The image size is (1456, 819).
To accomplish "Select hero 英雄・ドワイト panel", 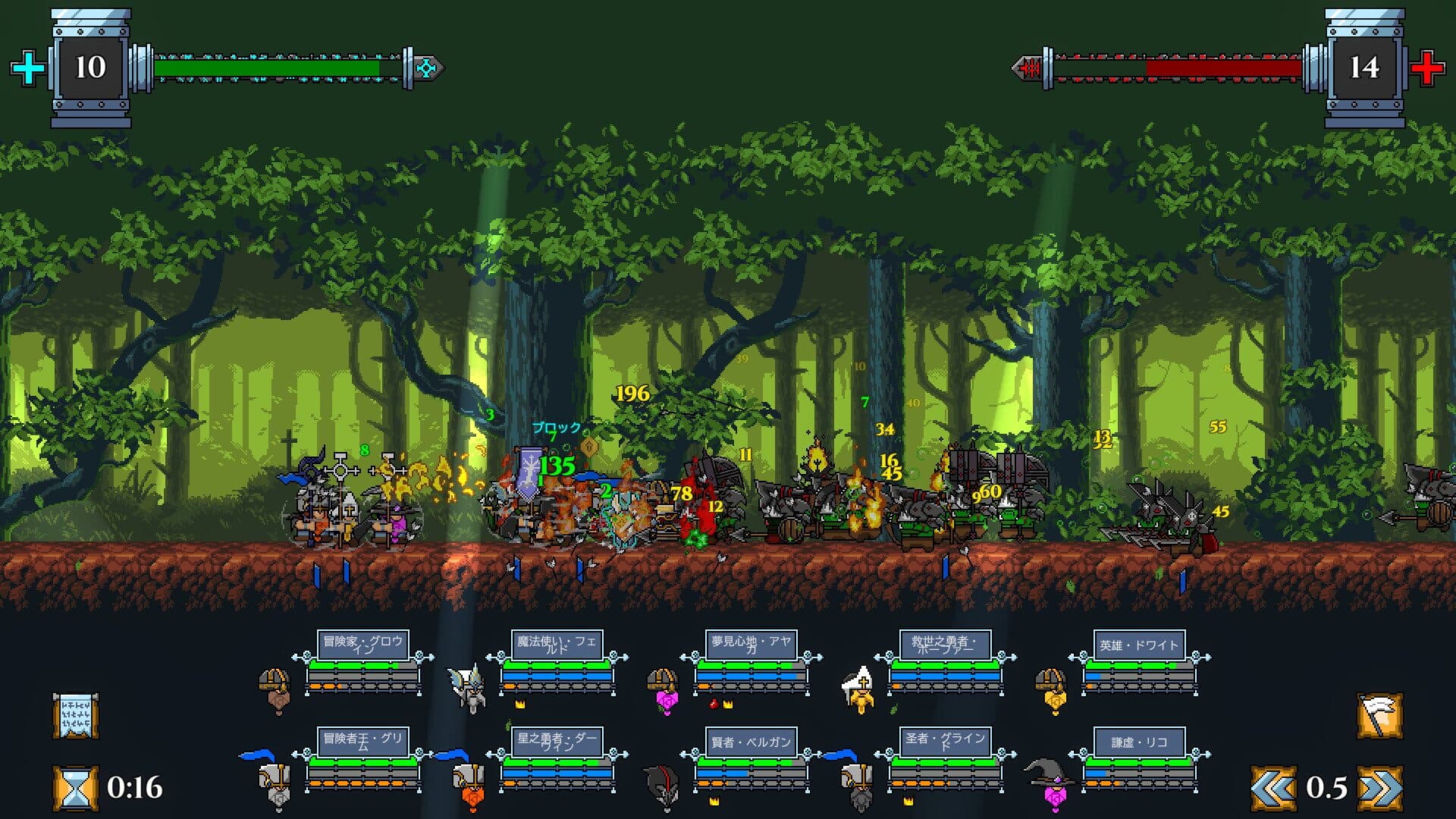I will (1139, 662).
